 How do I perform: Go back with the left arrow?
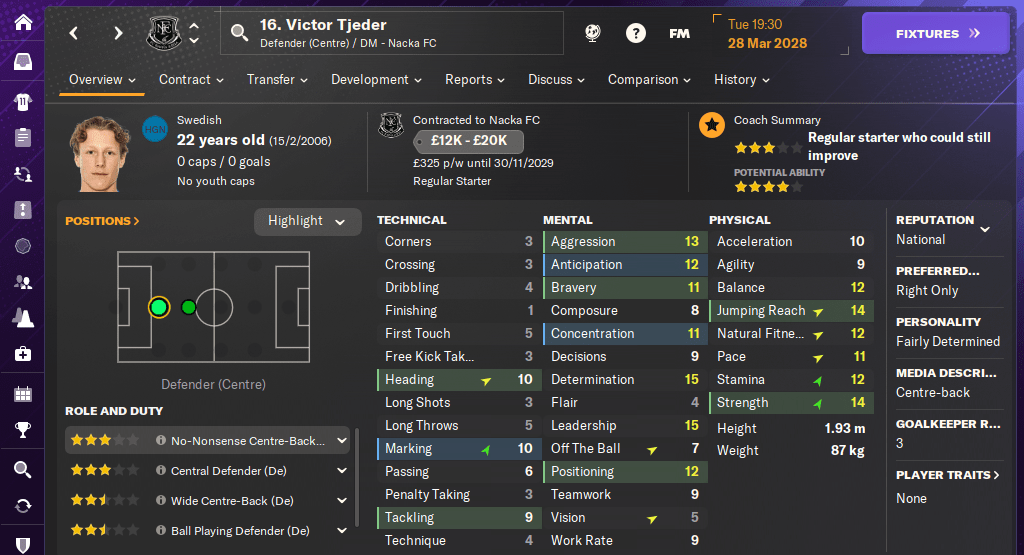74,34
